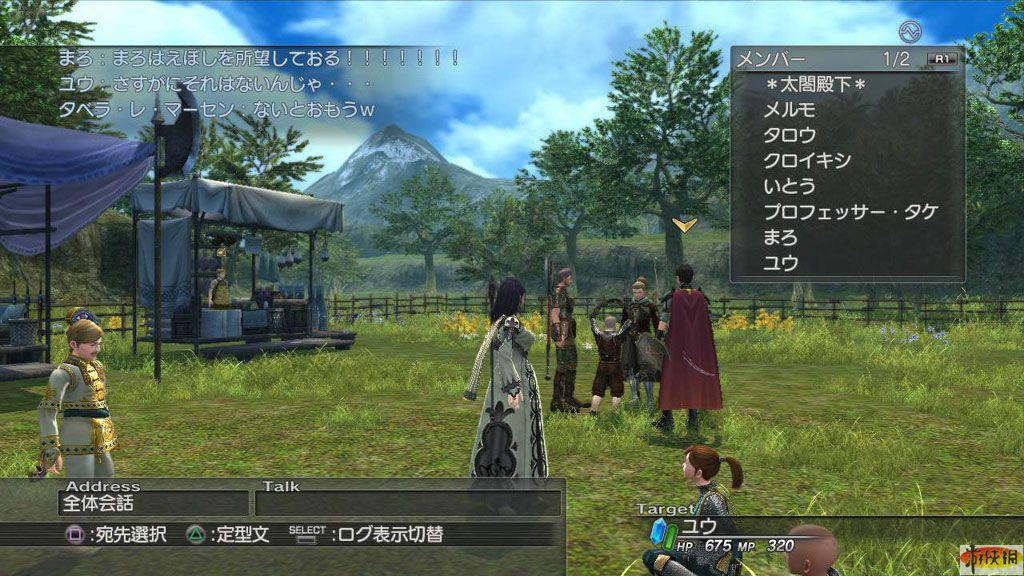1024x576 pixels.
Task: Open the Address field showing 全体会話
Action: click(x=152, y=504)
